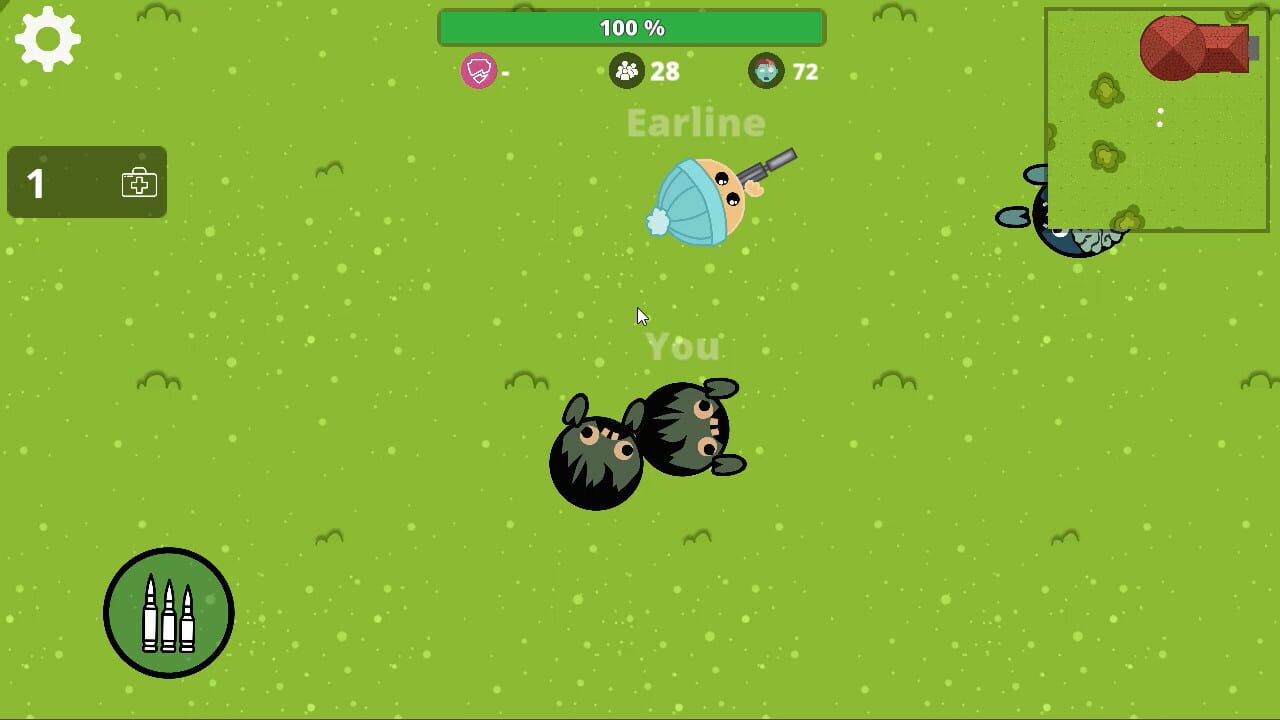The image size is (1280, 720).
Task: Select the You name label
Action: tap(682, 347)
